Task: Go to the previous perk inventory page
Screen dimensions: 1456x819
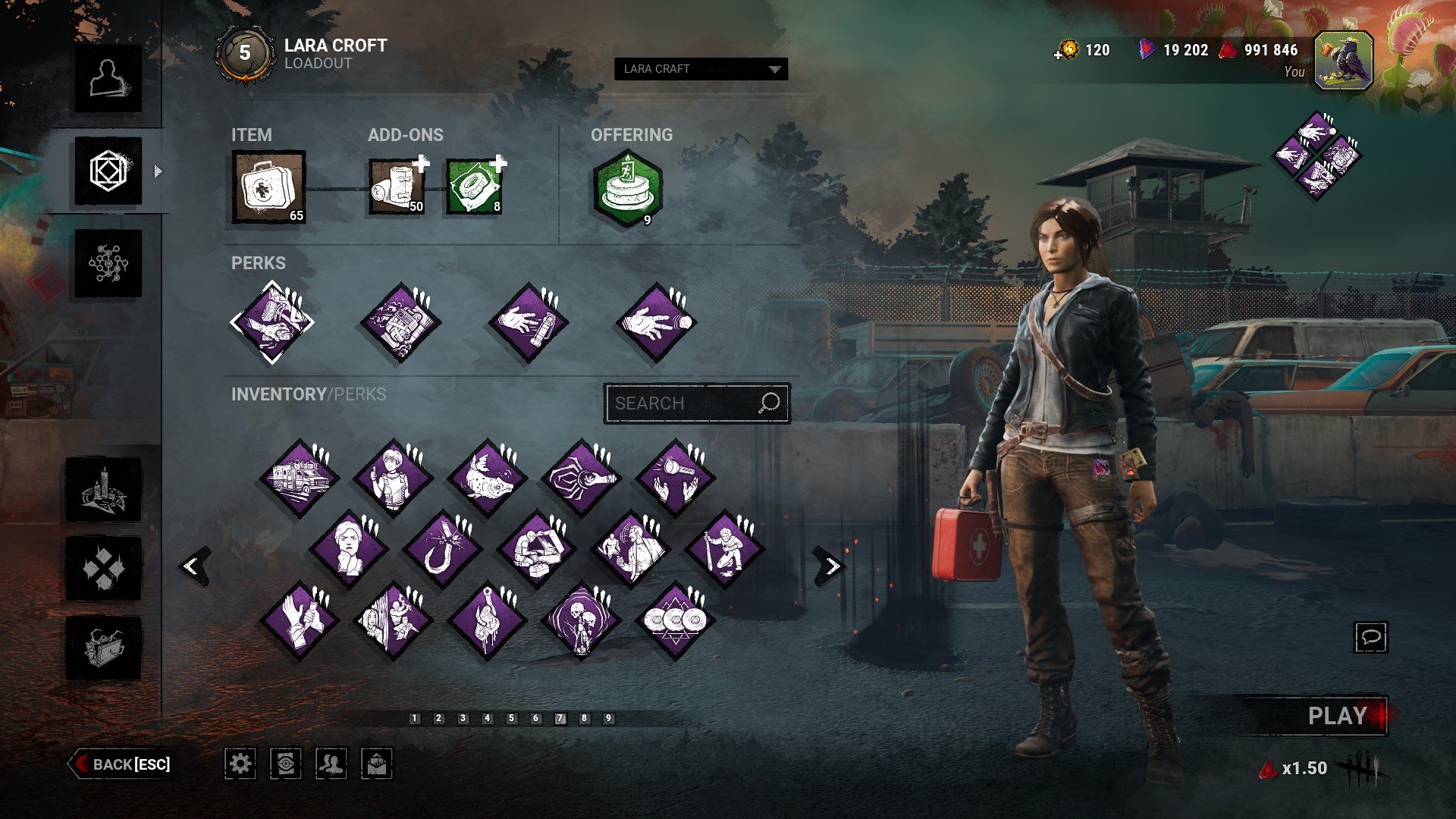Action: tap(193, 566)
